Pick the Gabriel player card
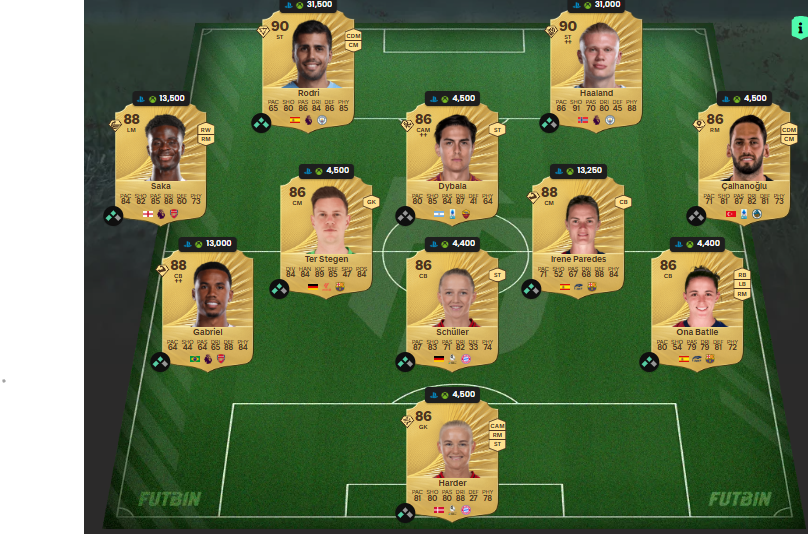 208,306
